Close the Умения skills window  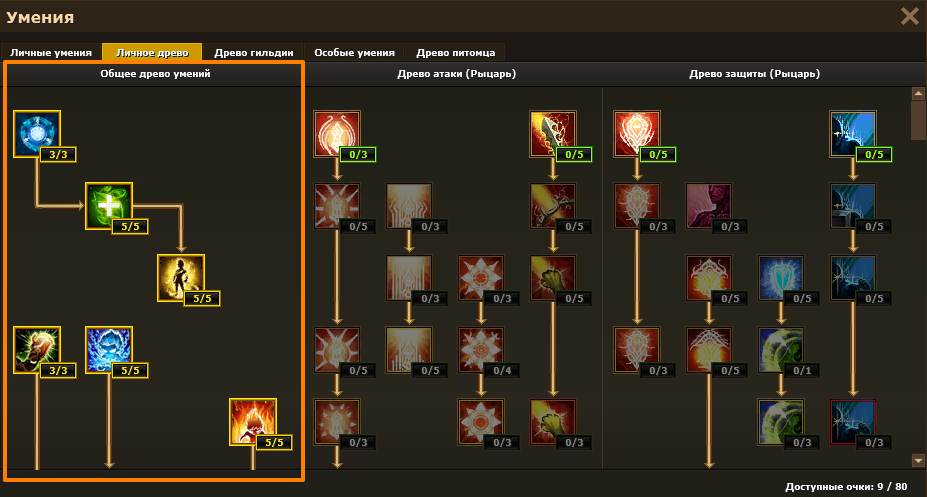pyautogui.click(x=909, y=16)
